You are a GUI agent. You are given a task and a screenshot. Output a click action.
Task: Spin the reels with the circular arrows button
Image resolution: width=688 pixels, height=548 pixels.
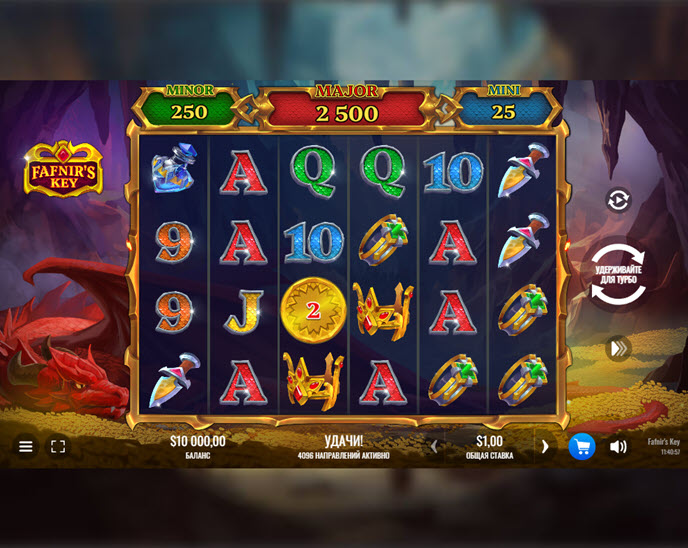[618, 274]
